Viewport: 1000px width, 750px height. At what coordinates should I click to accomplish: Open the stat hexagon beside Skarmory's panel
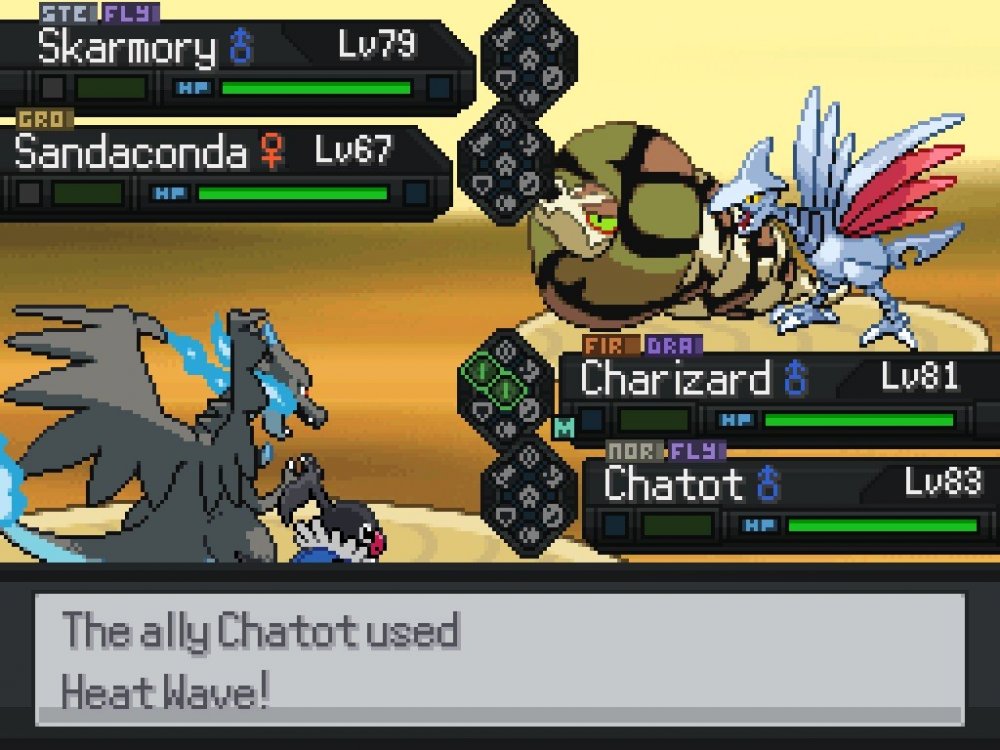pyautogui.click(x=528, y=57)
